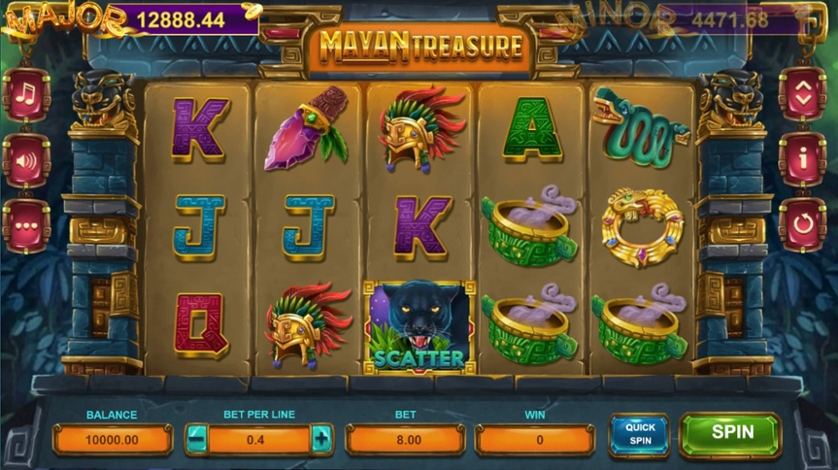Toggle the music note button
Image resolution: width=838 pixels, height=470 pixels.
[26, 95]
